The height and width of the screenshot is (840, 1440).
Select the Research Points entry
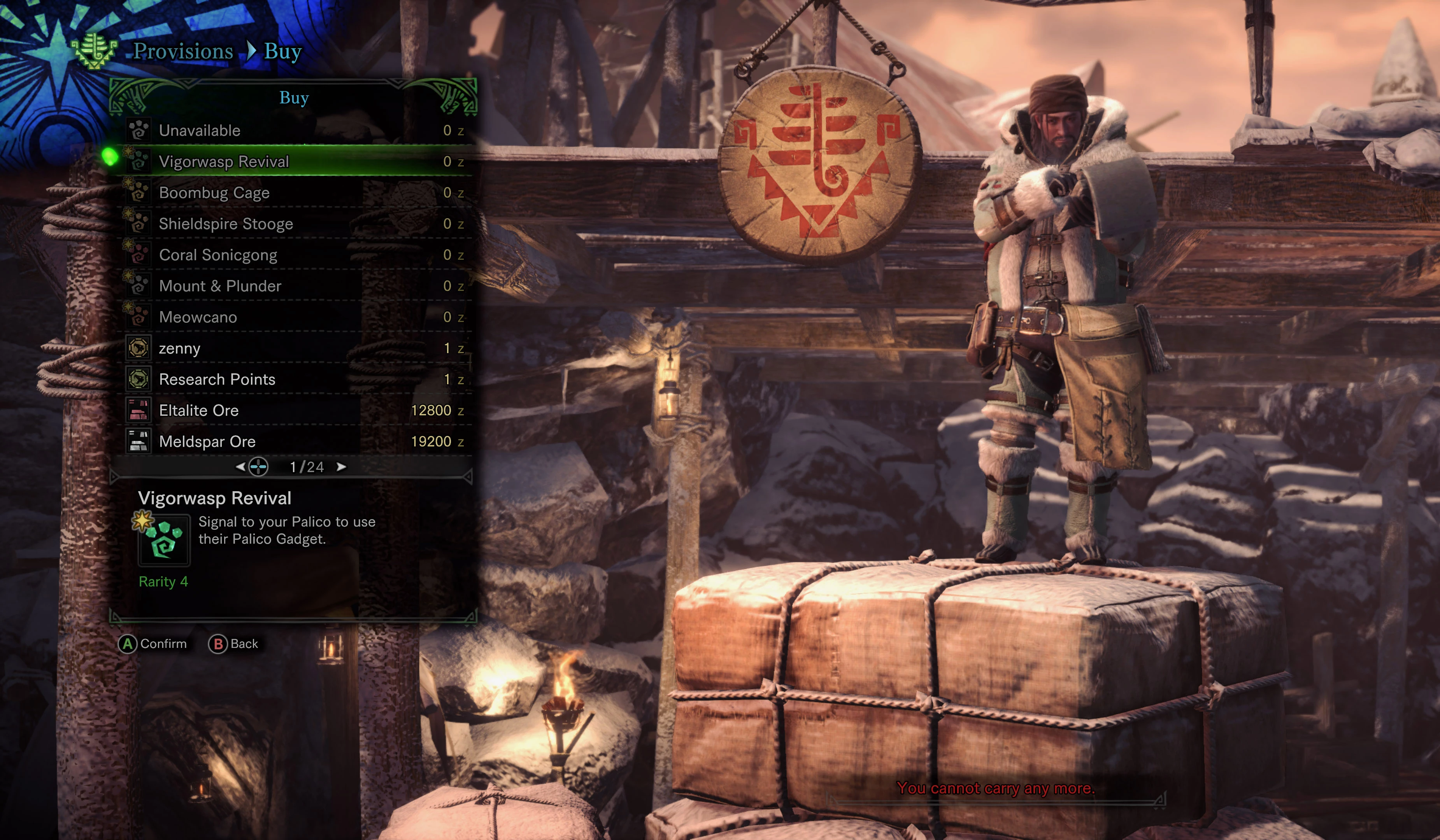[294, 380]
